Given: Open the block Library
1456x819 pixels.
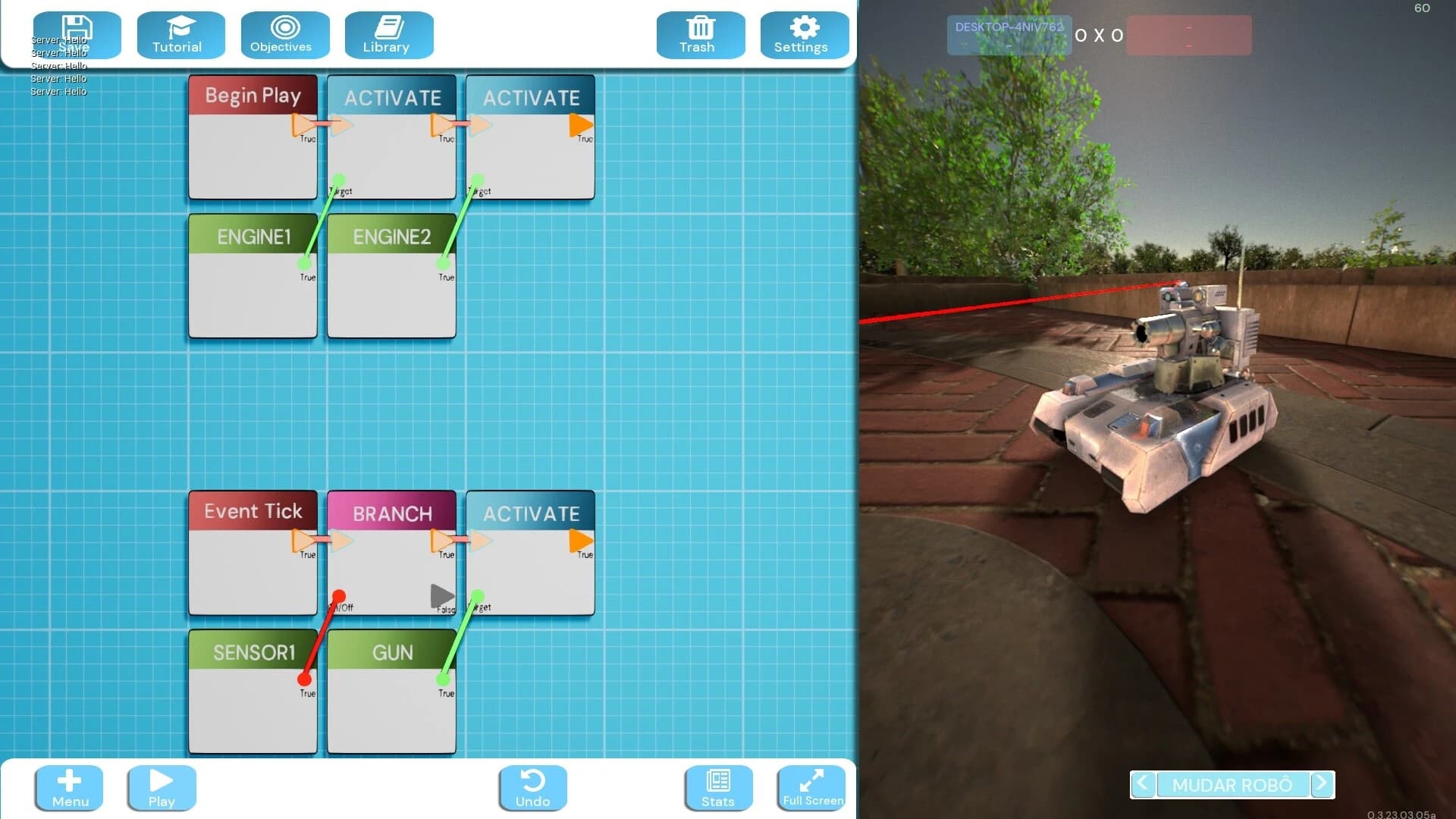Looking at the screenshot, I should 388,34.
